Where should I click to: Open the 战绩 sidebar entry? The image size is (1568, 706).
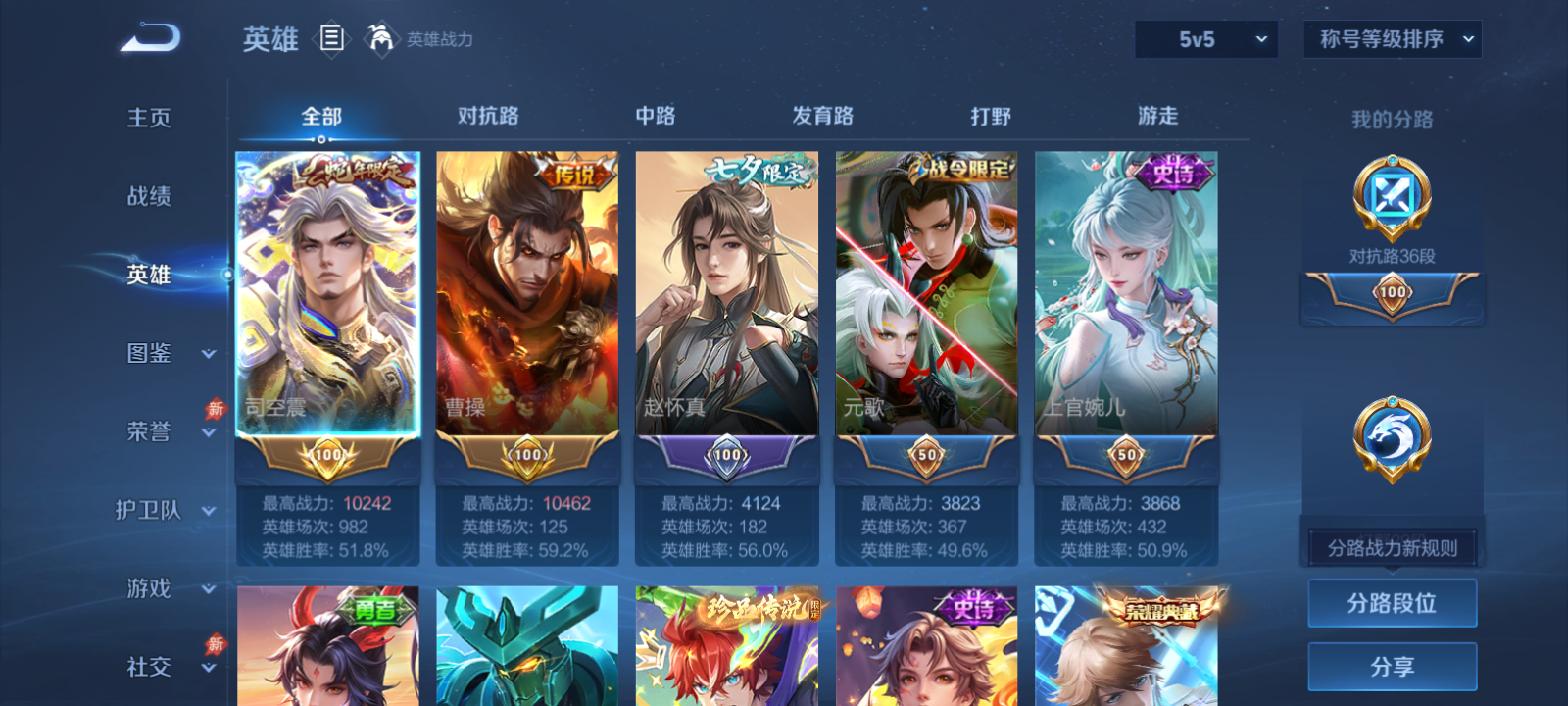coord(147,197)
